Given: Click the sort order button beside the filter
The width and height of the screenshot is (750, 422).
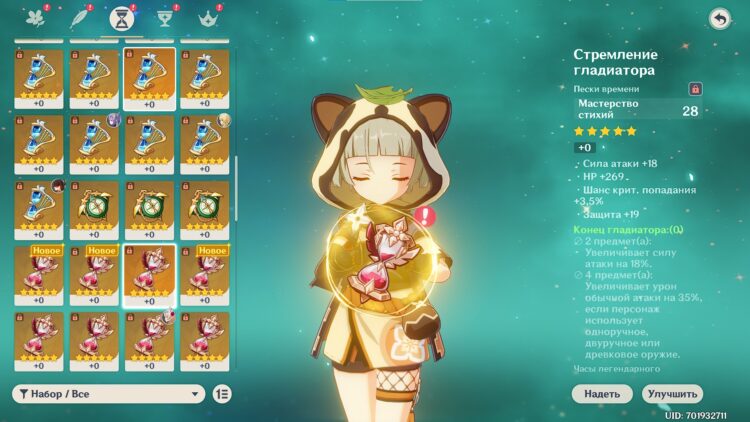Looking at the screenshot, I should [222, 394].
